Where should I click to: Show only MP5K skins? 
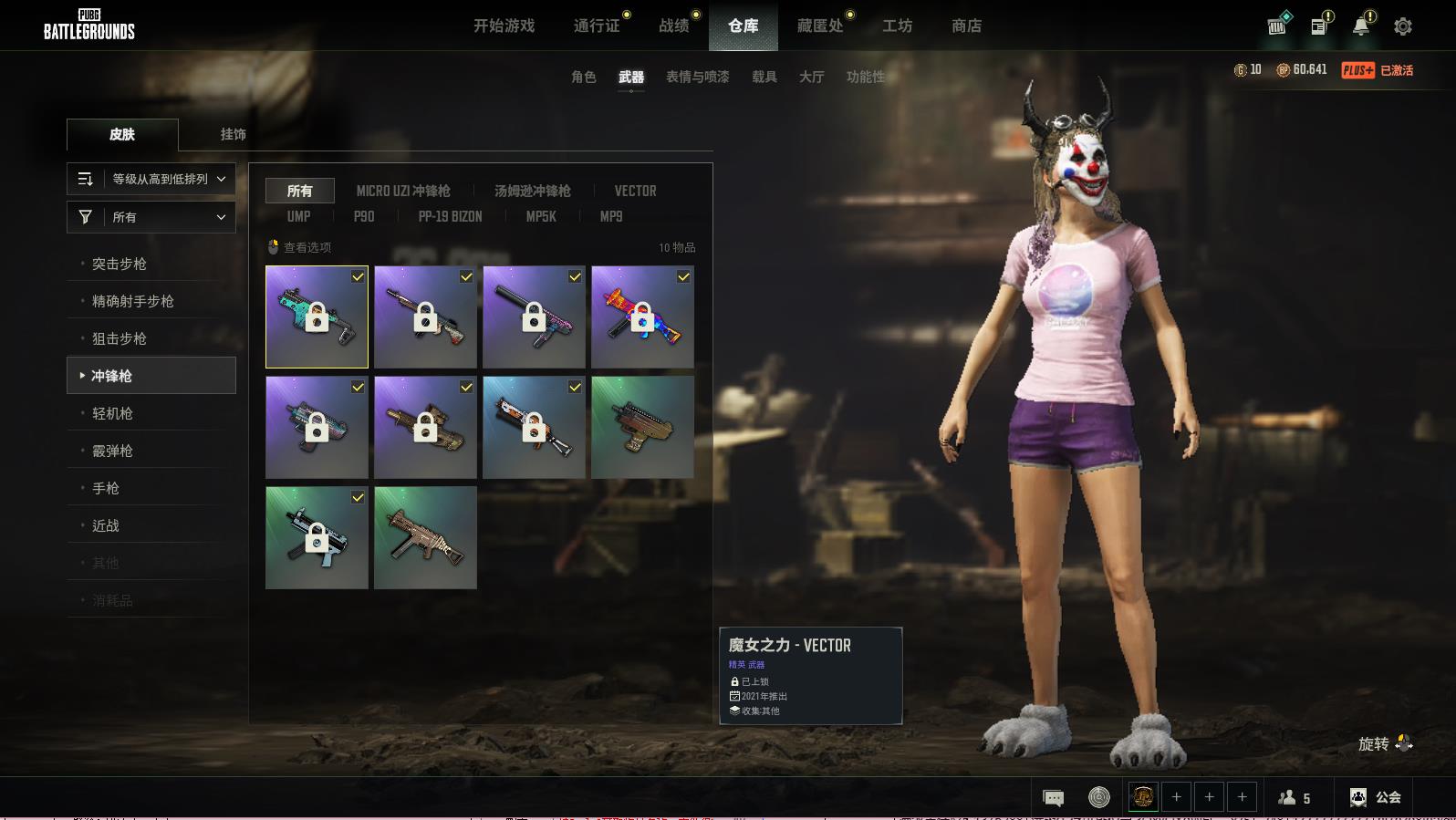pos(541,216)
